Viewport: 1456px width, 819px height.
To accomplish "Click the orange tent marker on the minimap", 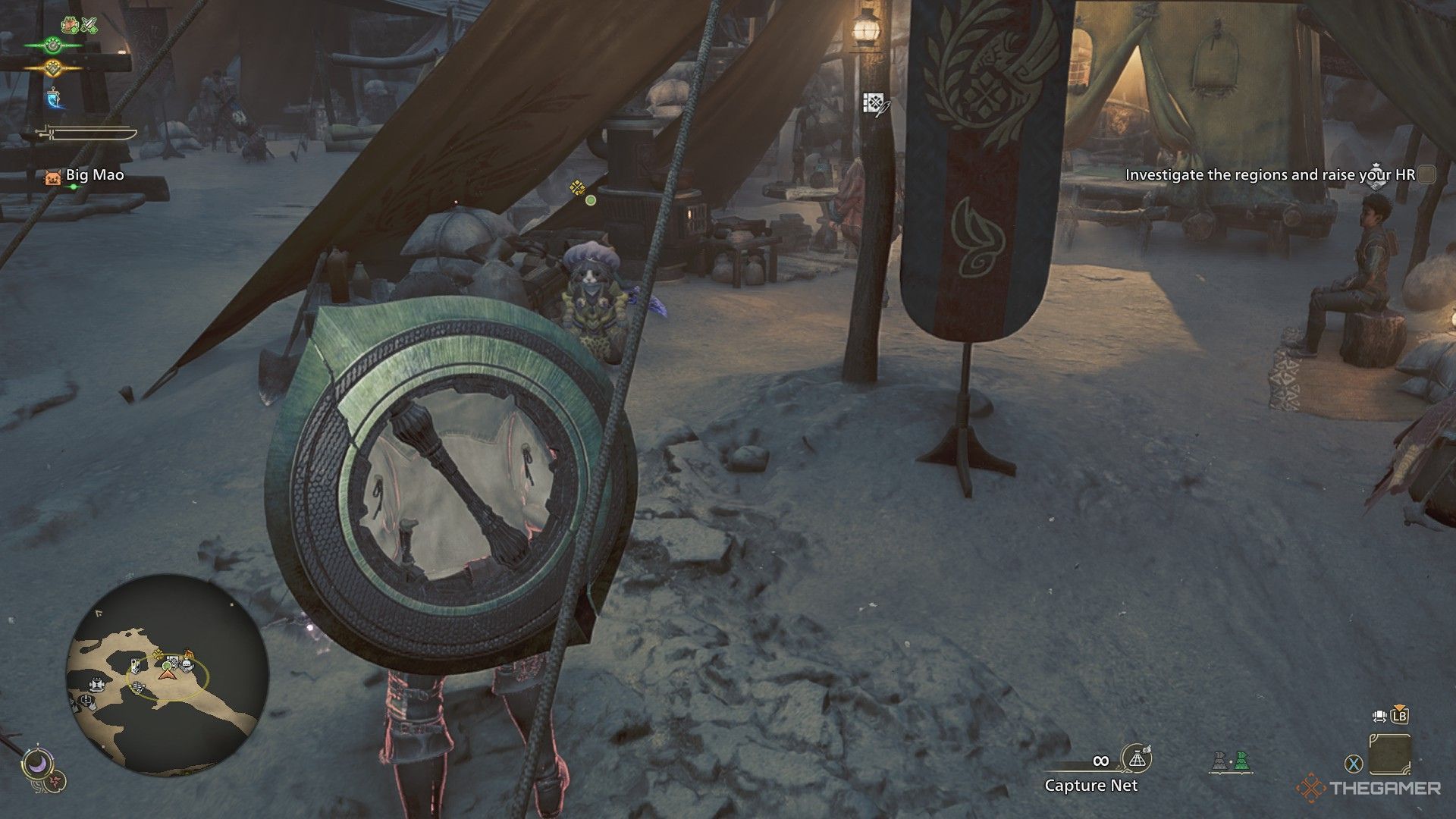I will [x=187, y=654].
